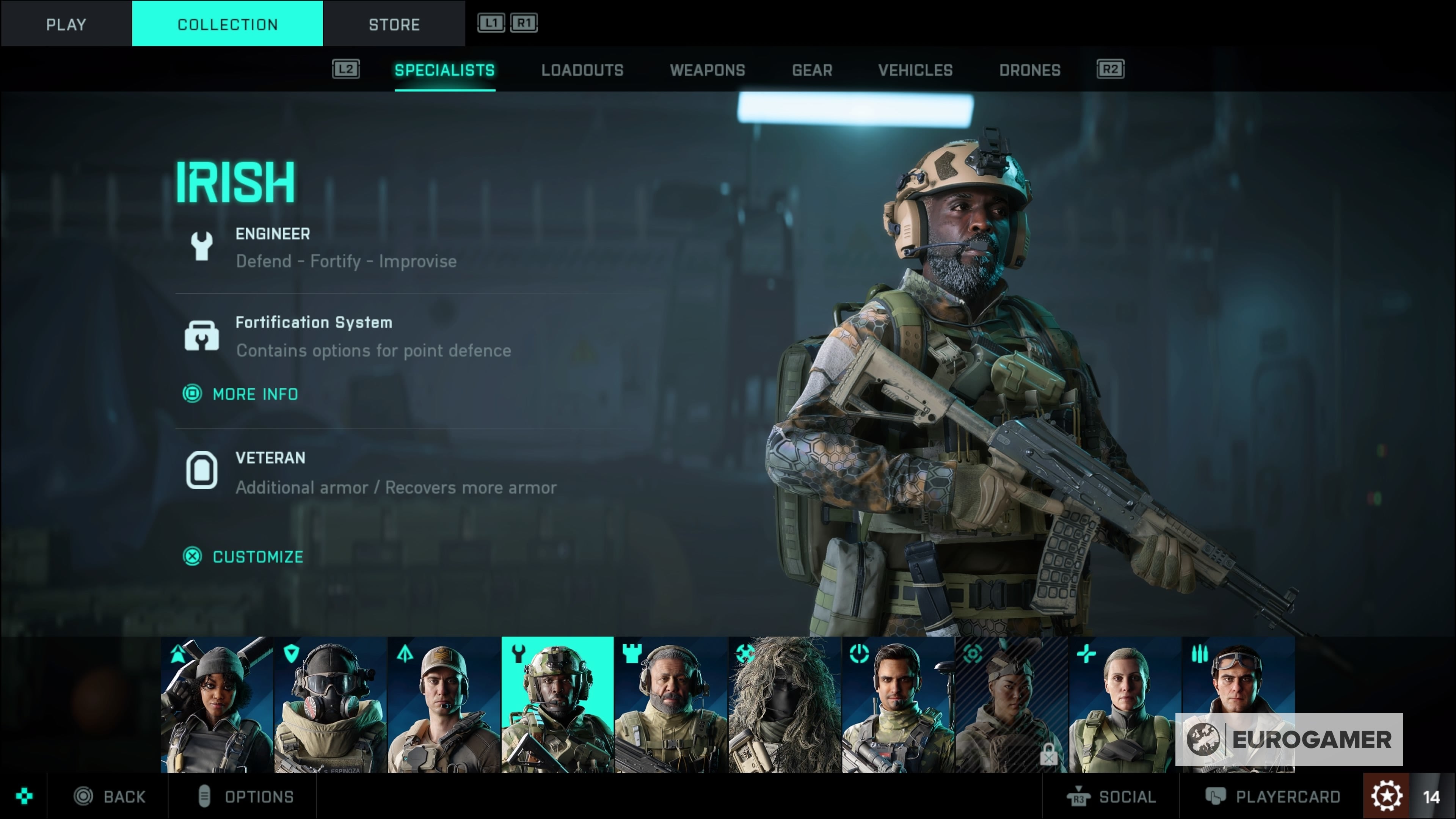Click the Fortification System gadget icon
This screenshot has width=1456, height=819.
[x=202, y=334]
